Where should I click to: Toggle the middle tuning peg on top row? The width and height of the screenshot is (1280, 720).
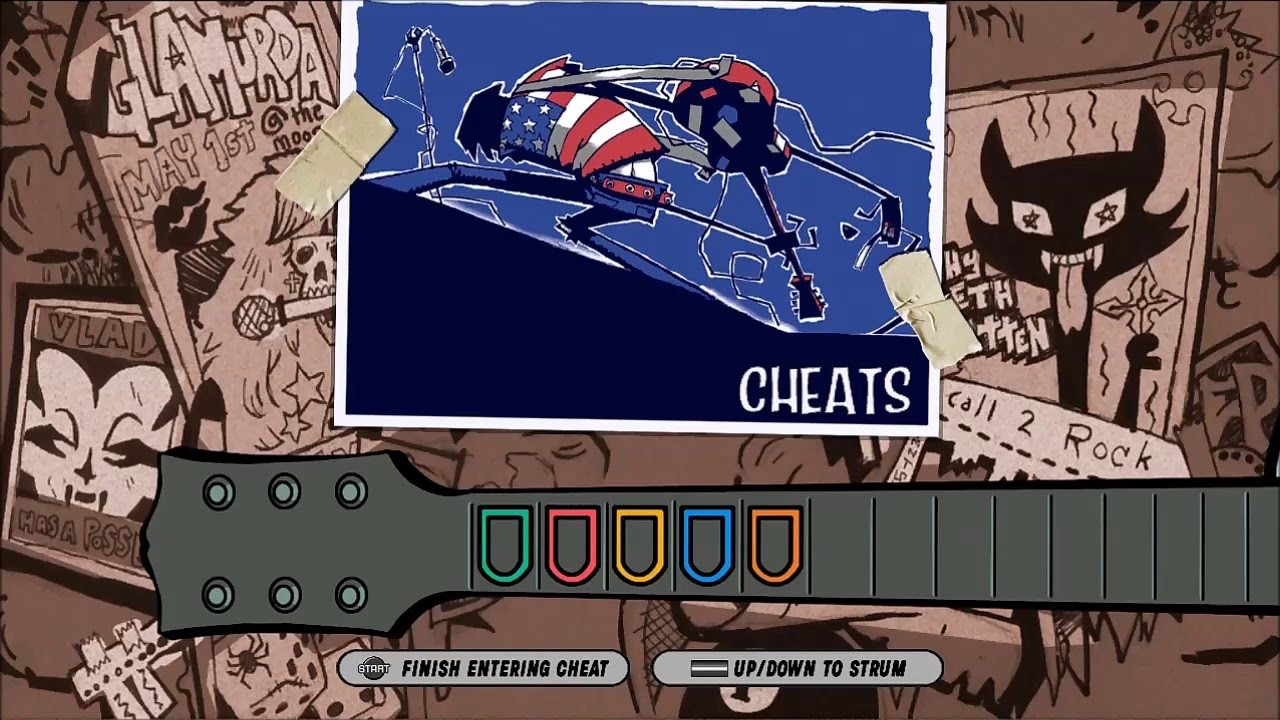click(284, 492)
